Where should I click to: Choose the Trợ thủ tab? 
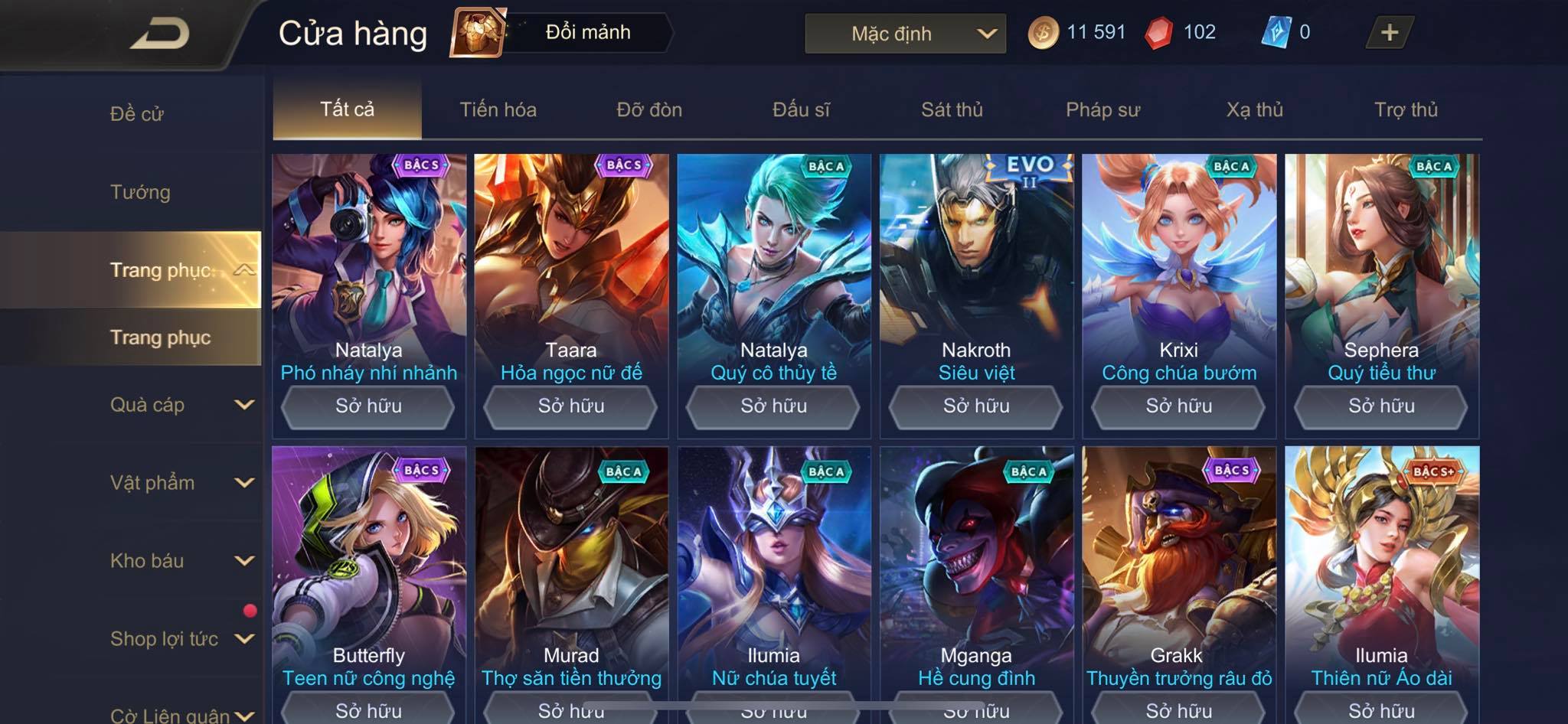point(1406,109)
